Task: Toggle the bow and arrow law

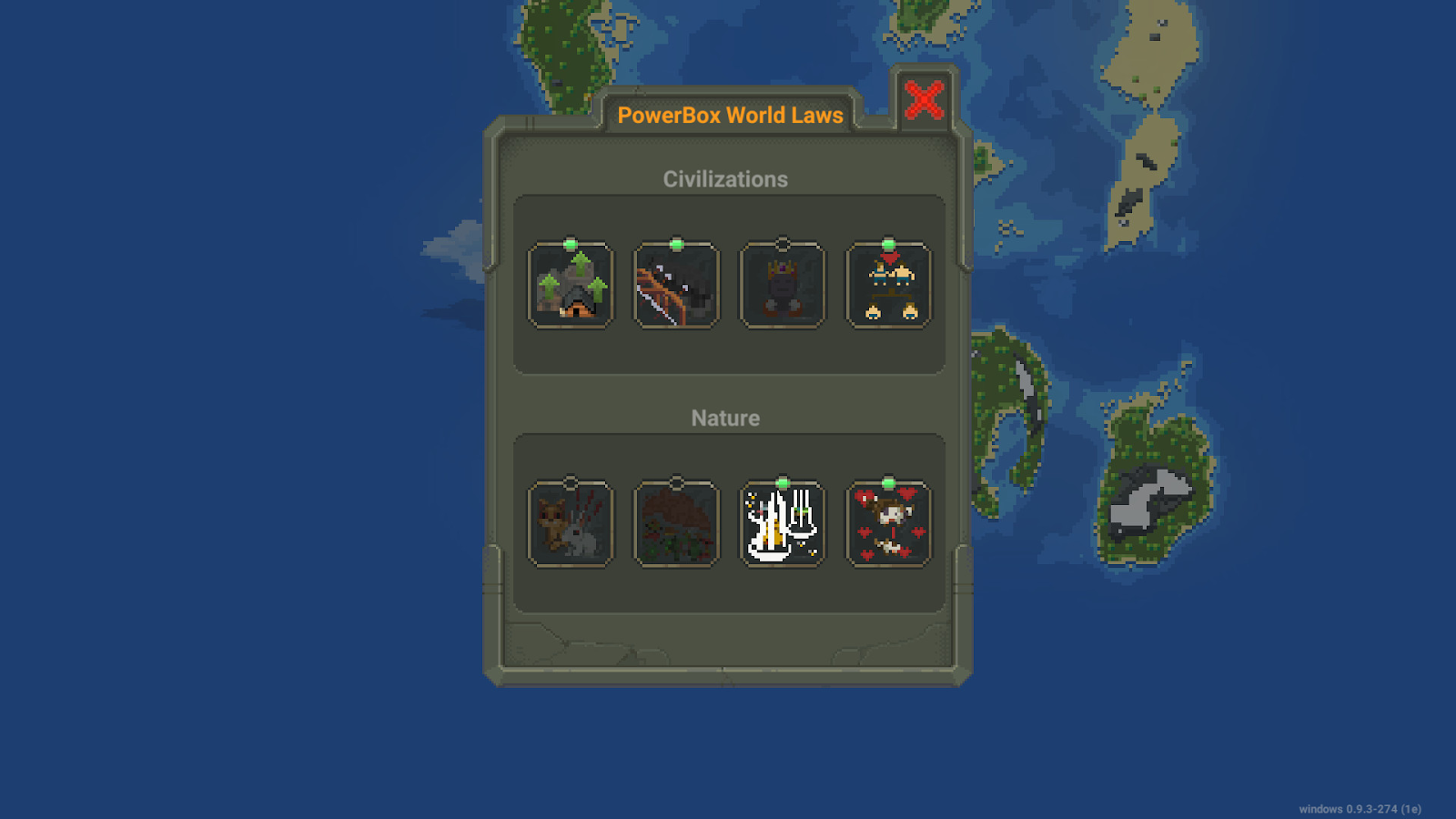Action: tap(676, 286)
